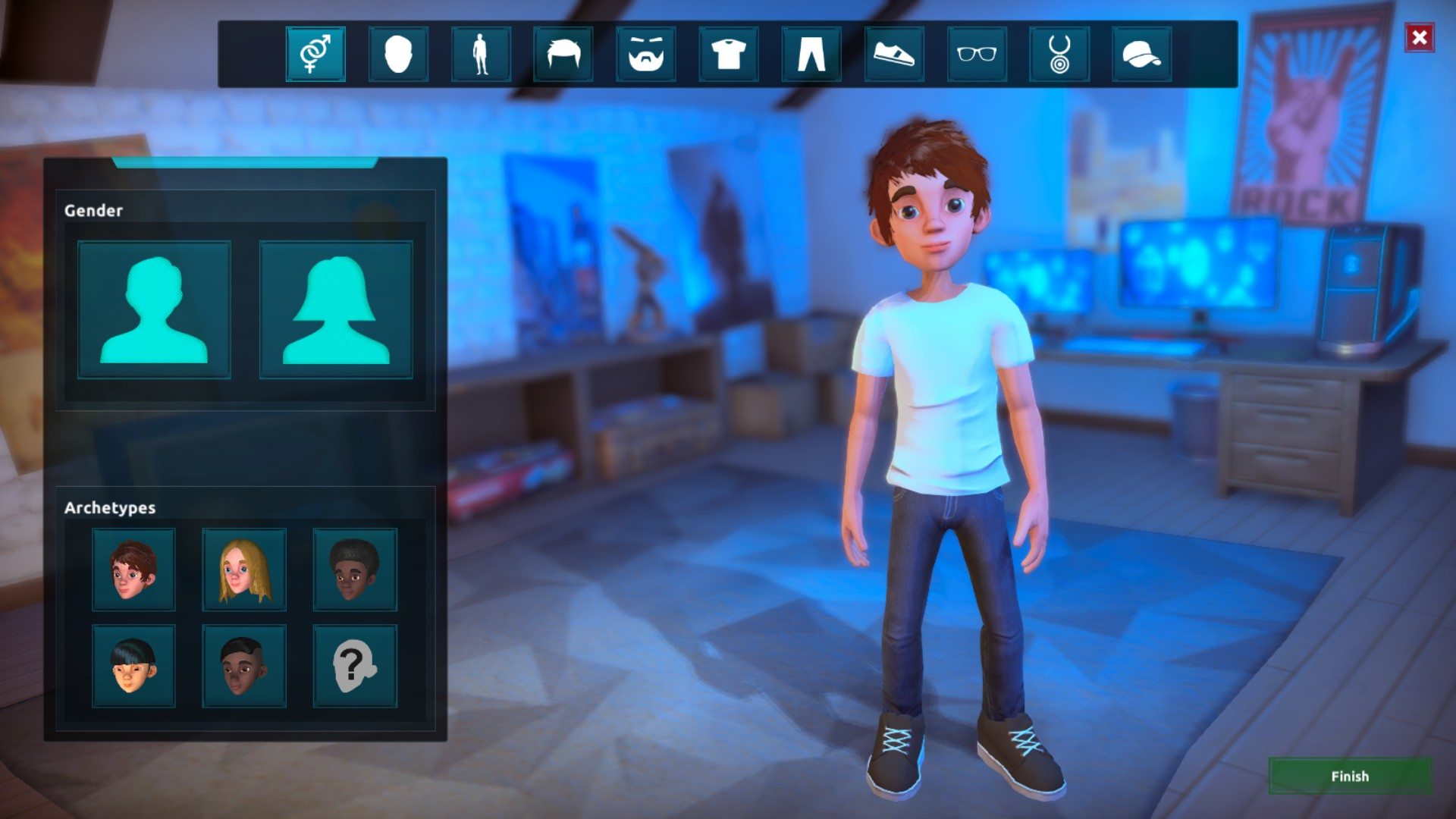Viewport: 1456px width, 819px height.
Task: Choose the female gender silhouette
Action: [336, 309]
